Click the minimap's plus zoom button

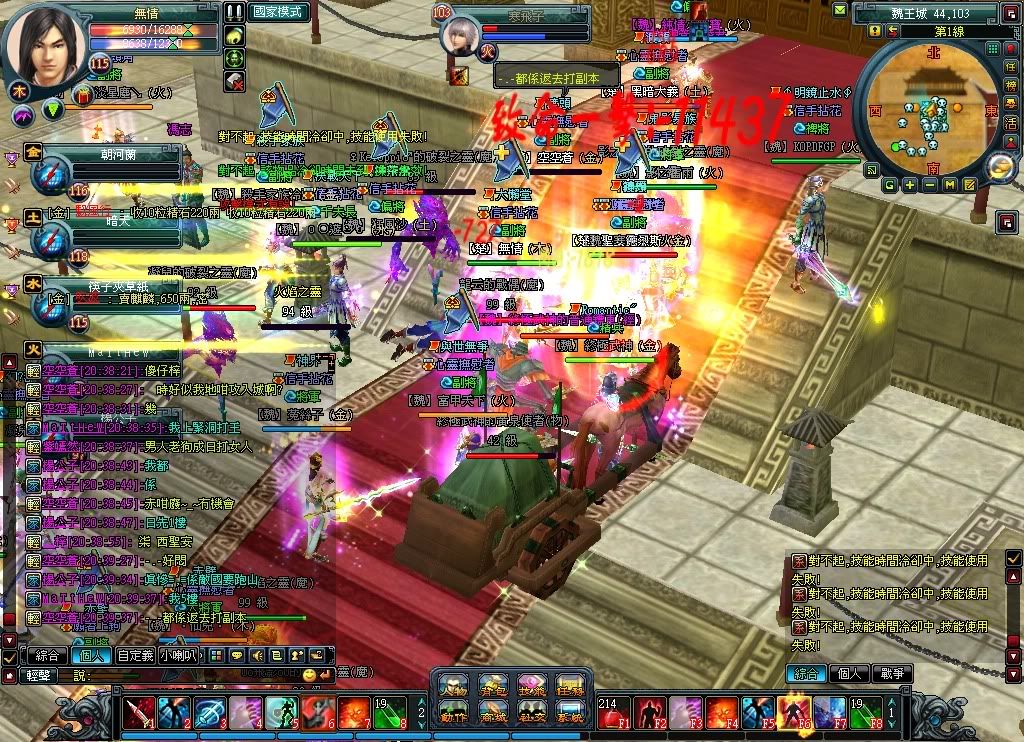[910, 185]
